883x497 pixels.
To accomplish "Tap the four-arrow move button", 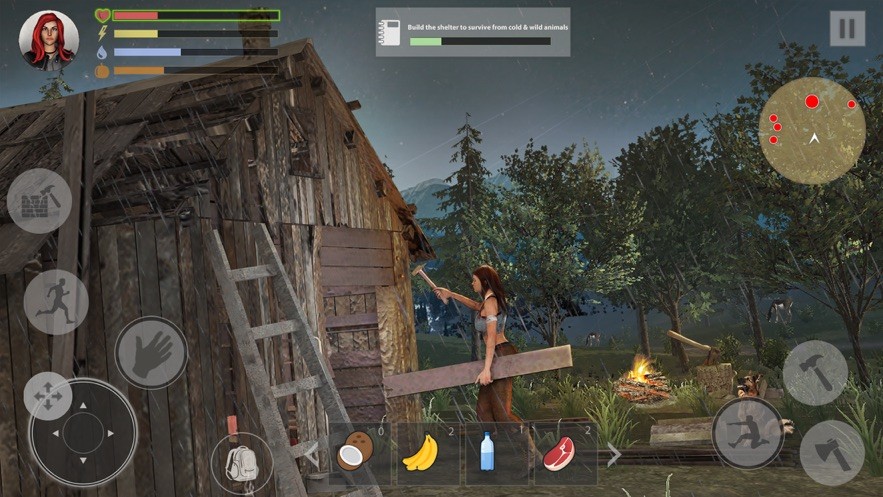I will pos(47,396).
